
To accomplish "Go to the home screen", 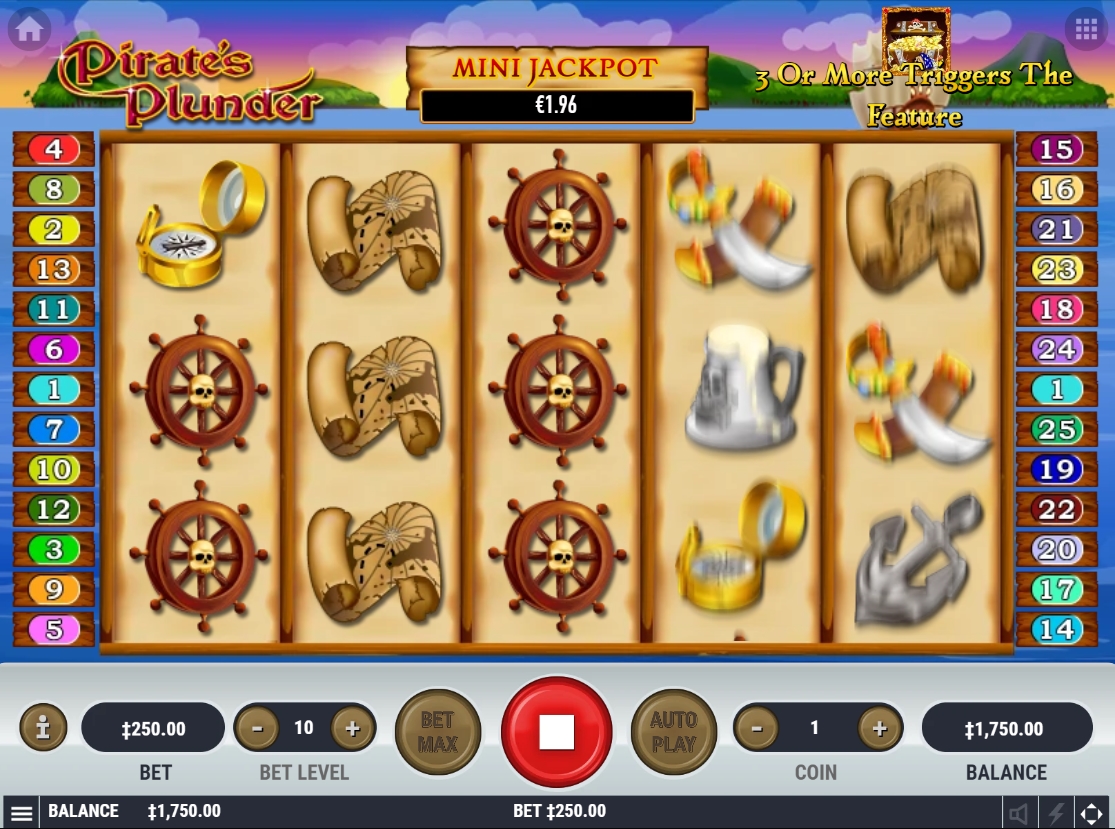I will click(x=30, y=30).
